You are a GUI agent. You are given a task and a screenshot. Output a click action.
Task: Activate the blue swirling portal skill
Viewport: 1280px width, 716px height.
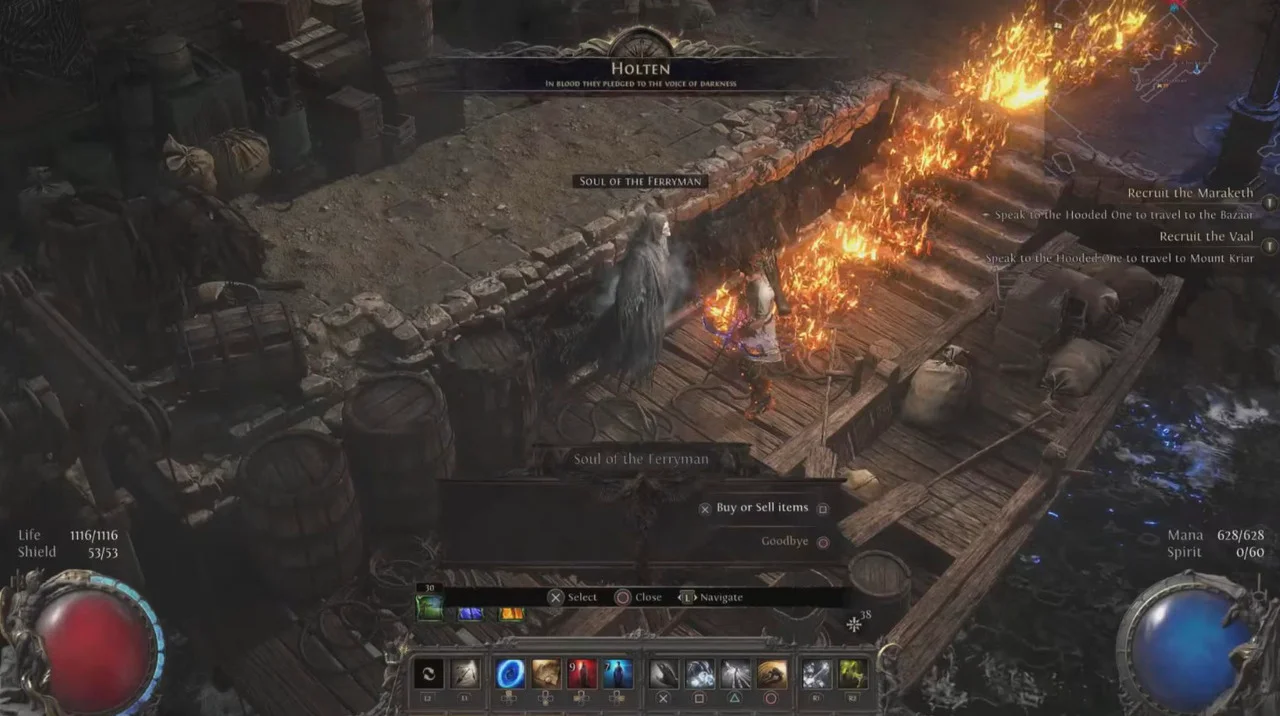pos(511,674)
